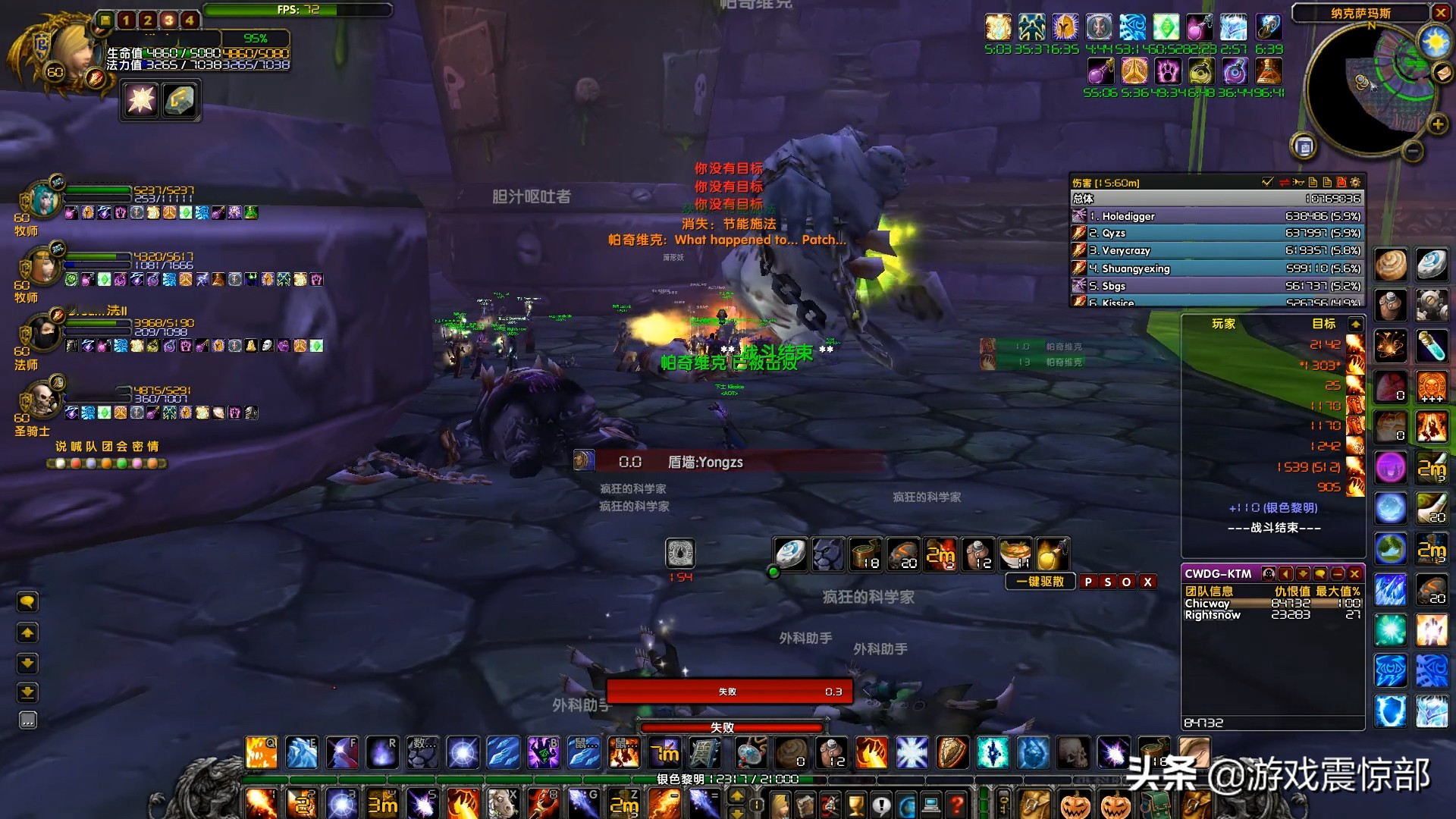Open the chat speech bubble button
Screen dimensions: 1456x819
pyautogui.click(x=27, y=602)
